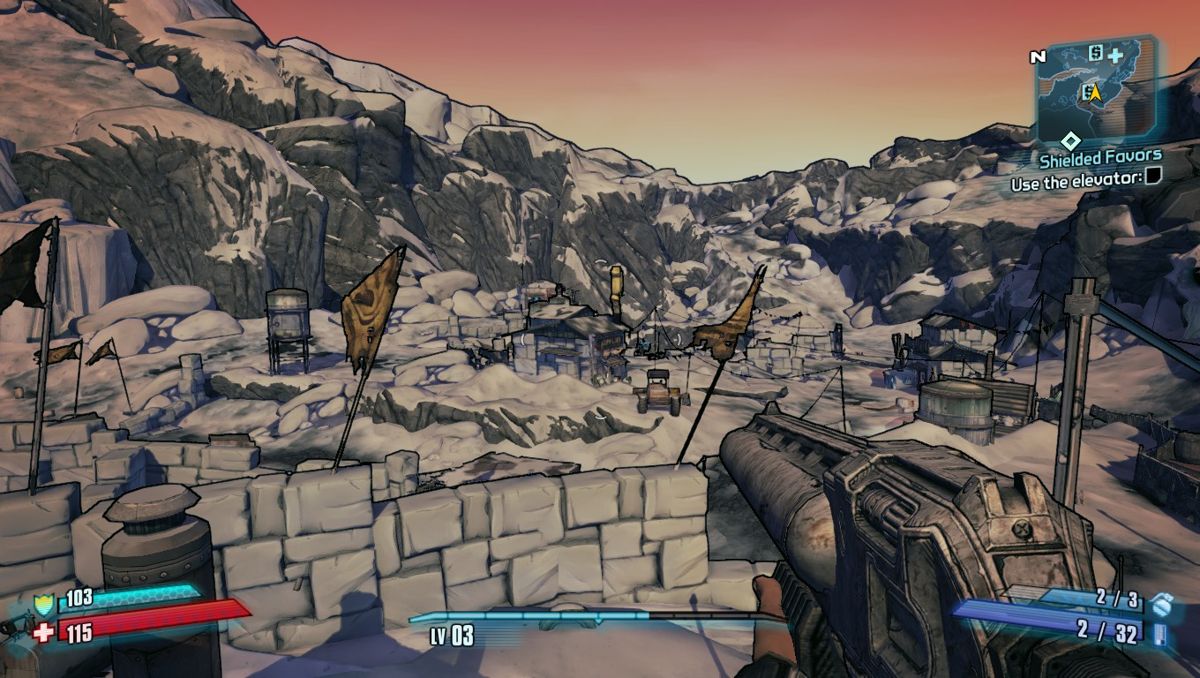1200x678 pixels.
Task: Select the diamond waypoint marker below minimap
Action: (1070, 140)
